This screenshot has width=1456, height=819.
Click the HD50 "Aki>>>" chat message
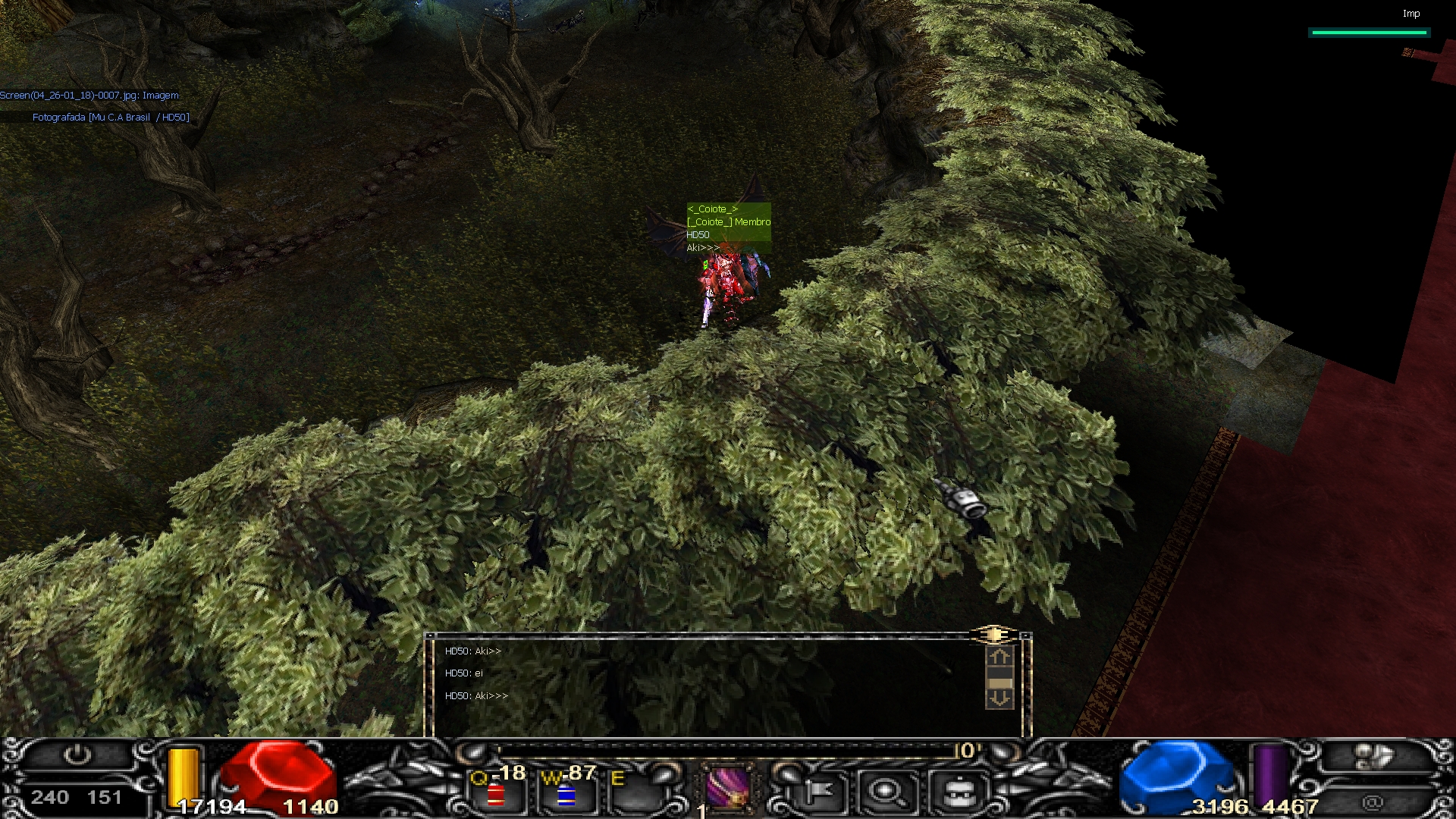click(x=477, y=695)
